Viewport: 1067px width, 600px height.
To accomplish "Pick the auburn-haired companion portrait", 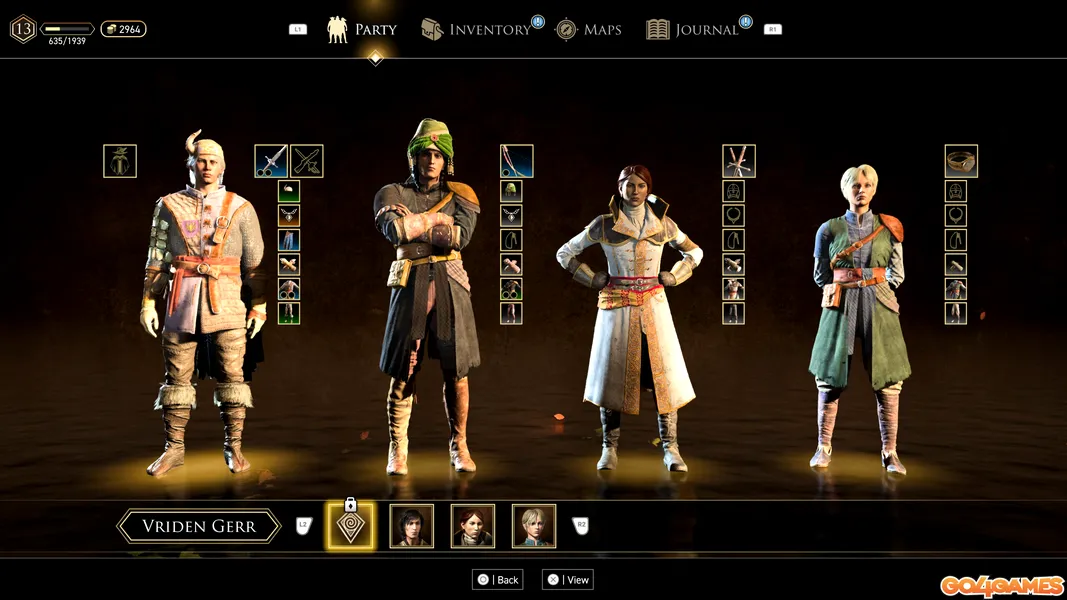I will tap(472, 526).
